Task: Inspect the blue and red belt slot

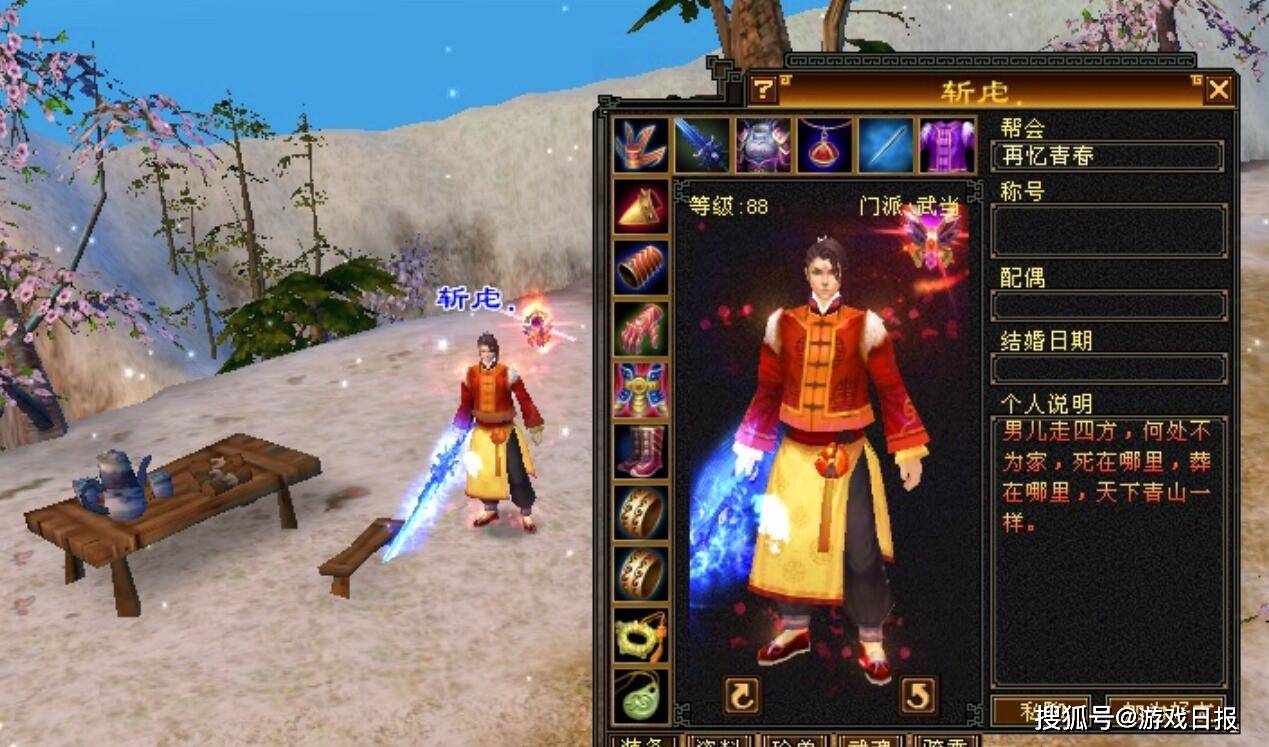Action: pos(640,390)
